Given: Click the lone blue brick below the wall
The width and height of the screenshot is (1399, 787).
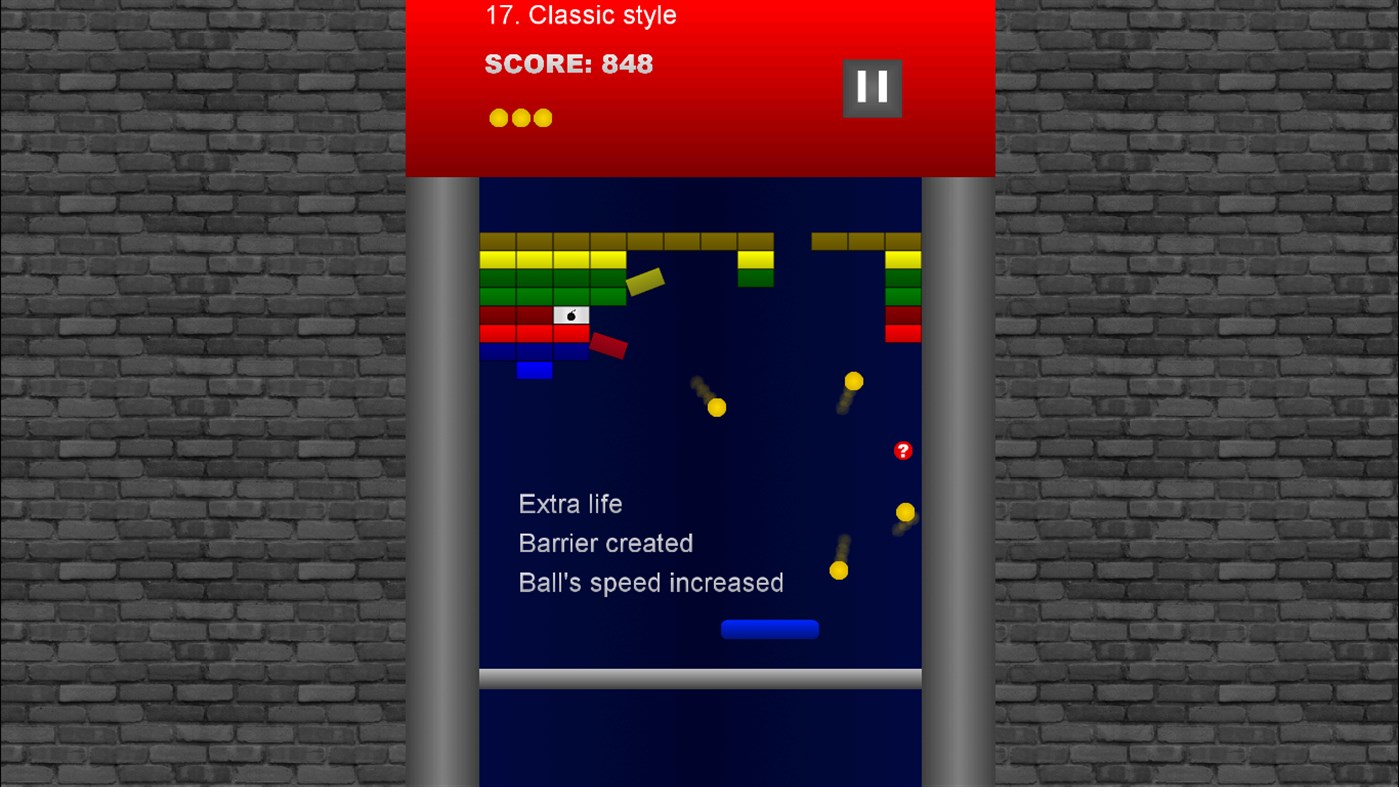Looking at the screenshot, I should click(536, 370).
